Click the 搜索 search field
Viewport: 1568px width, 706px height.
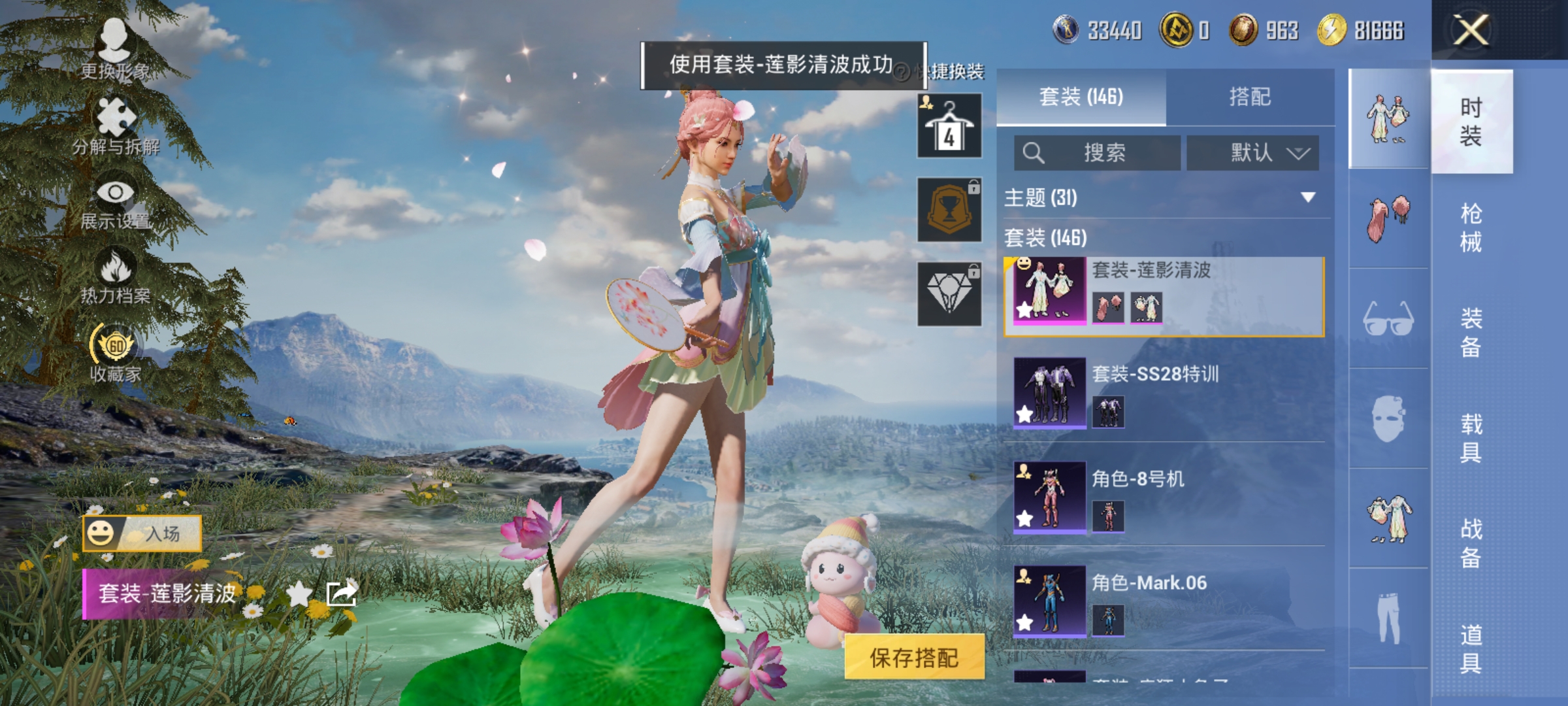1098,152
